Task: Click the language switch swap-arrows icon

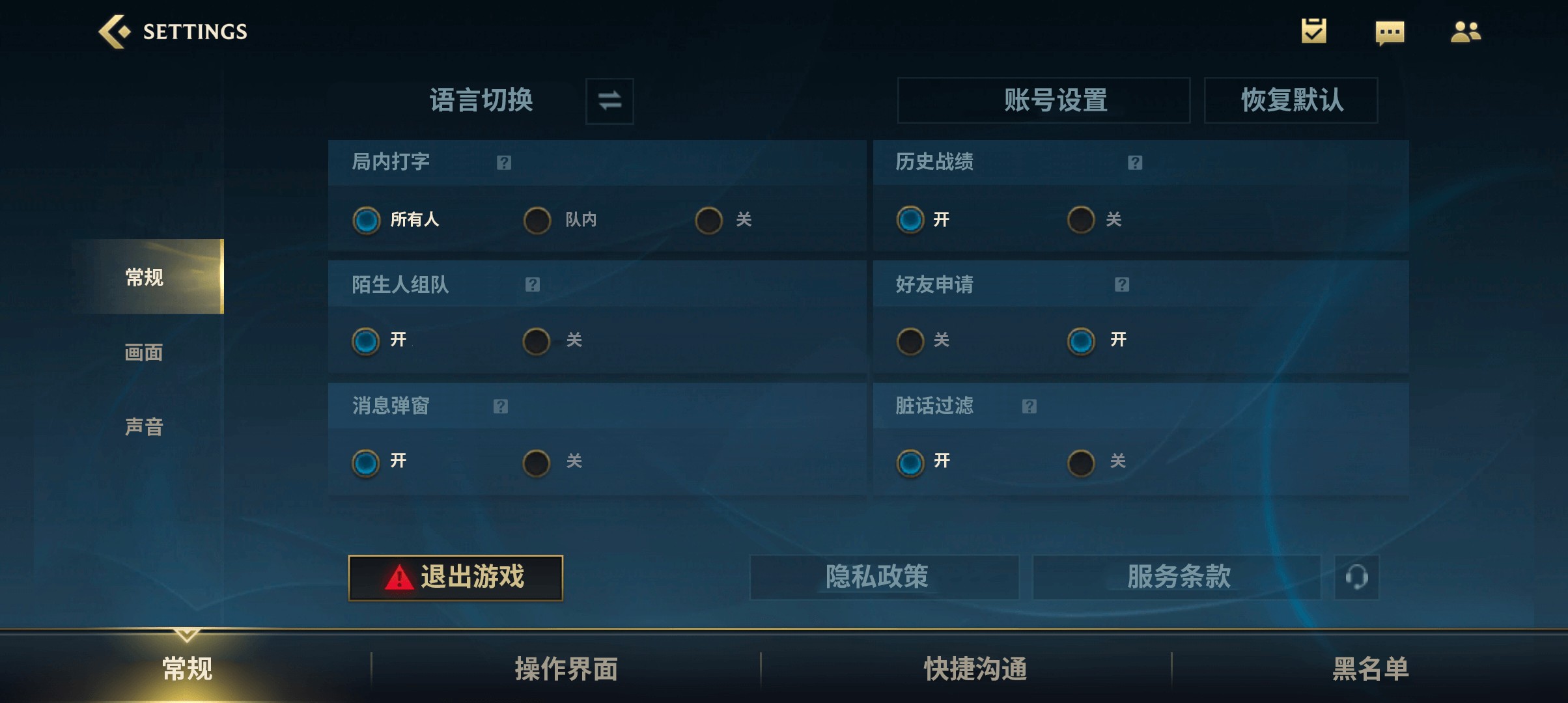Action: click(609, 101)
